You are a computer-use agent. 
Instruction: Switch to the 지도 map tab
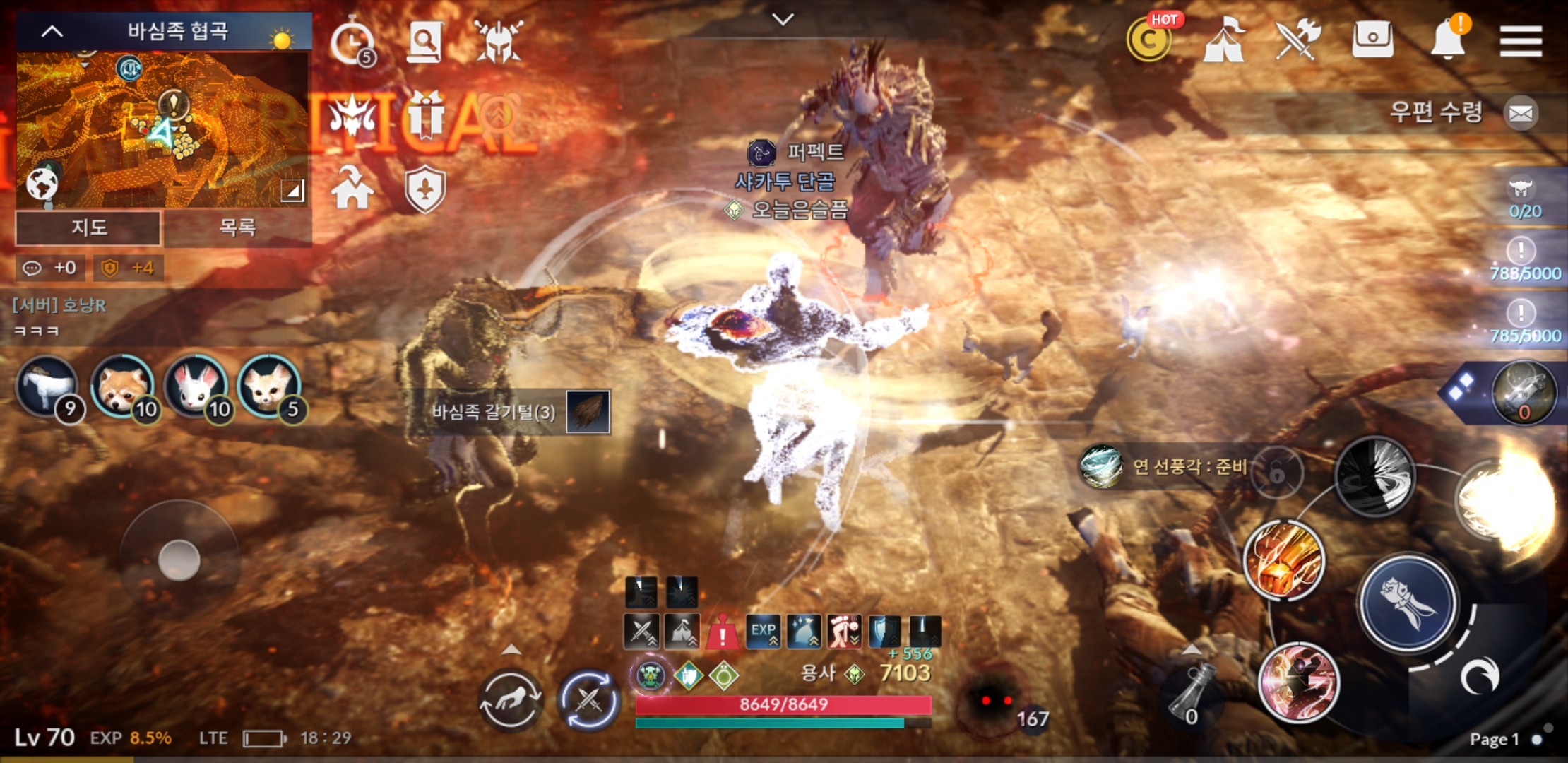(89, 227)
